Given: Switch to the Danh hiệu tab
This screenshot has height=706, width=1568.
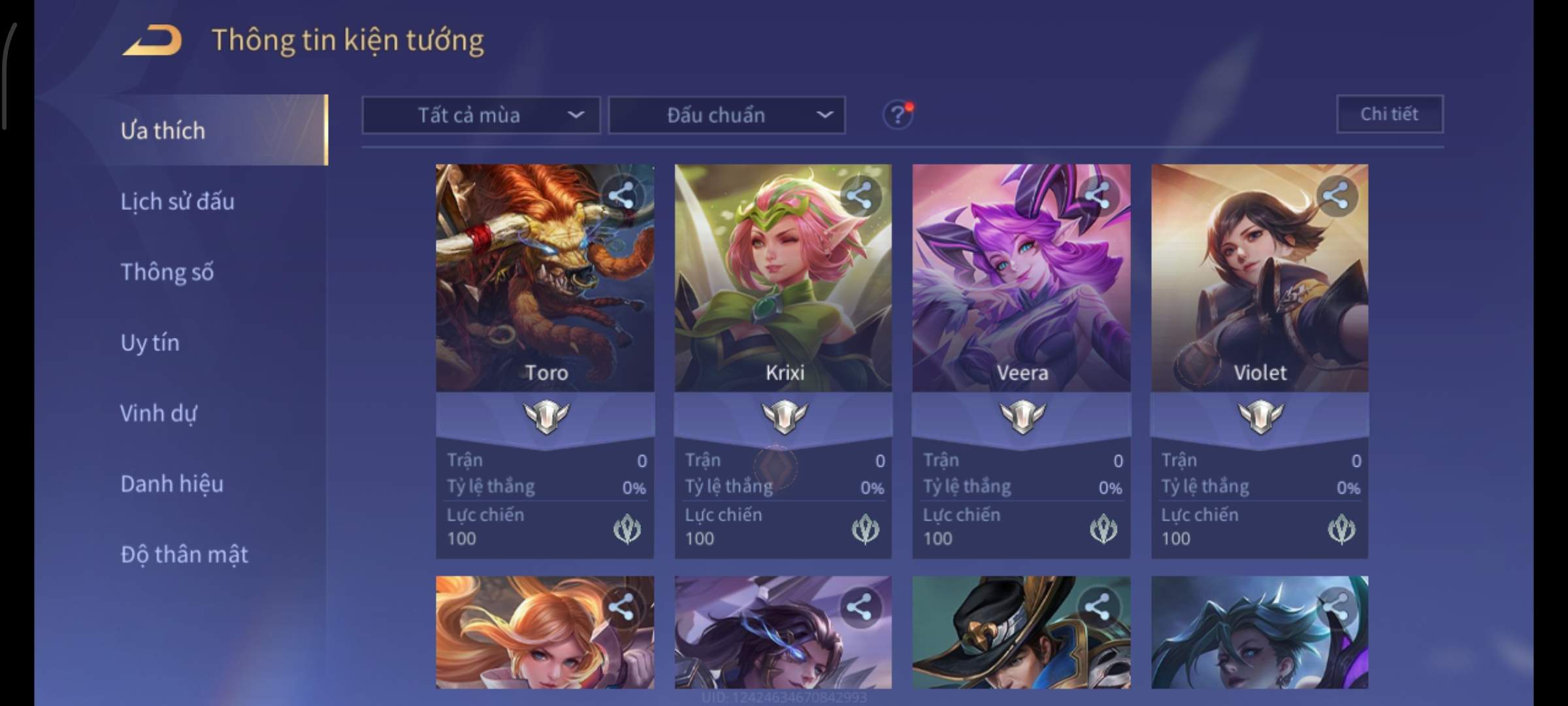Looking at the screenshot, I should 172,484.
